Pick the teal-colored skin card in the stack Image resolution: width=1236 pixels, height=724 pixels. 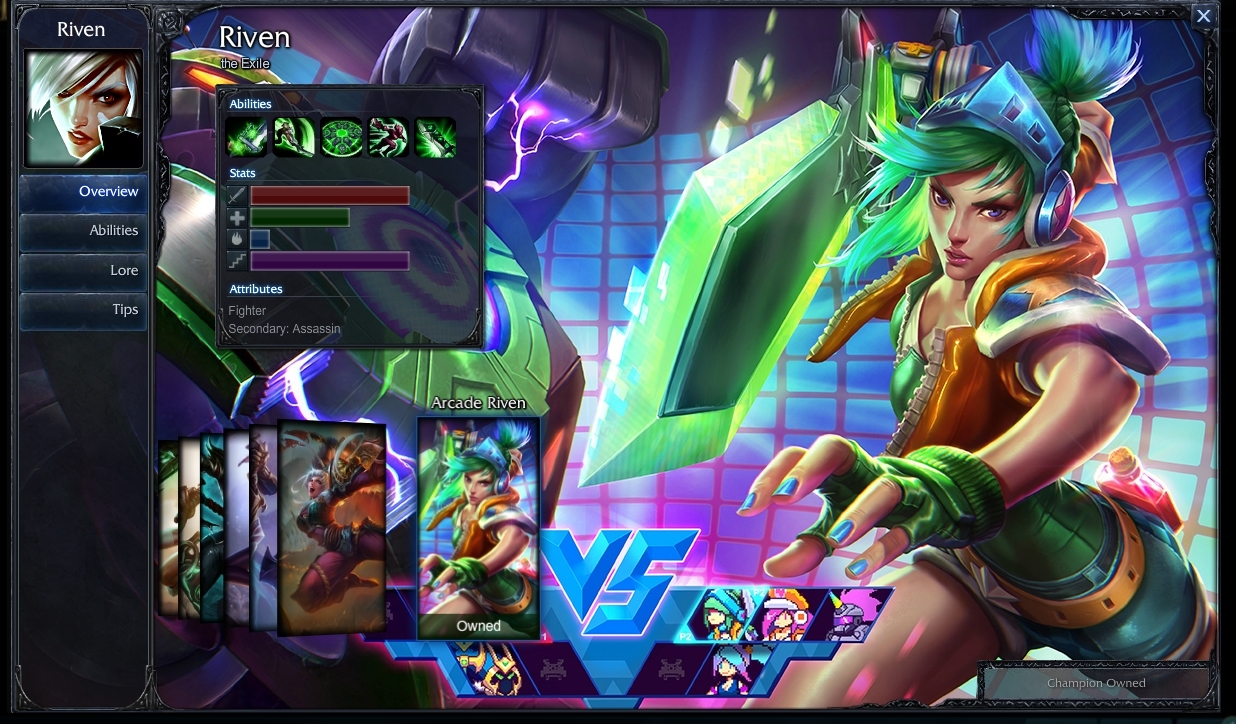click(x=211, y=525)
